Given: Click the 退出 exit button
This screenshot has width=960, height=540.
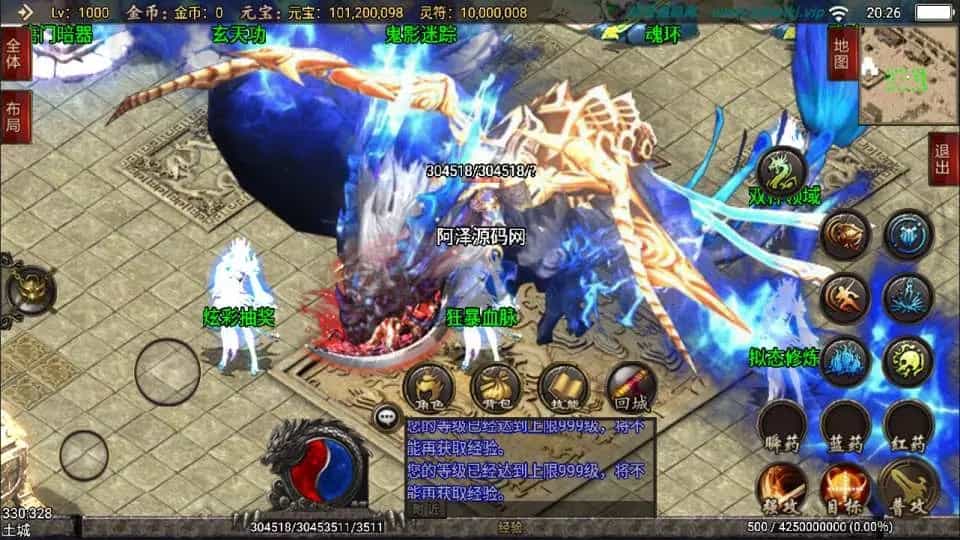Looking at the screenshot, I should click(x=941, y=158).
